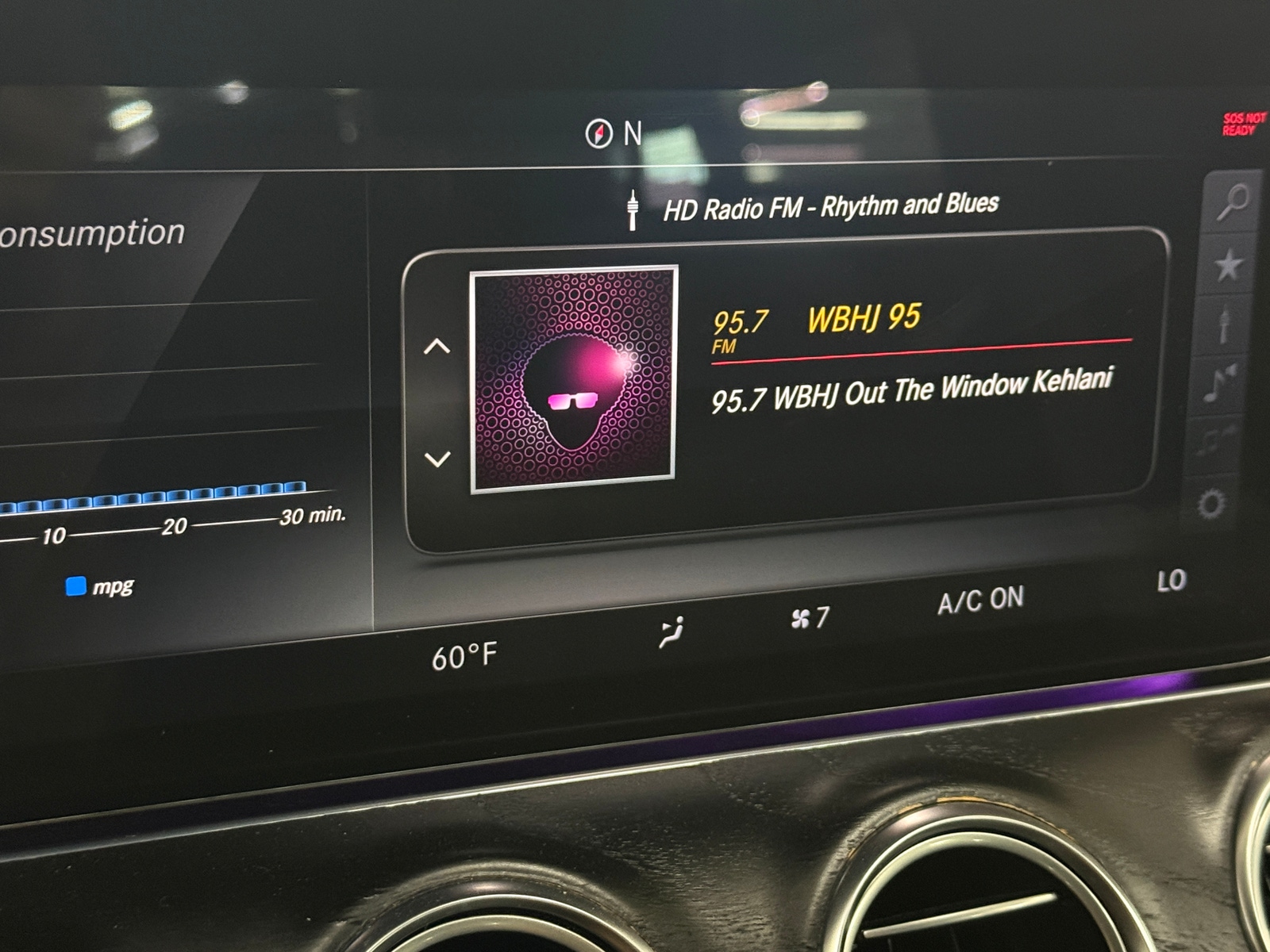Open the music note sound icon
This screenshot has height=952, width=1270.
point(1219,383)
